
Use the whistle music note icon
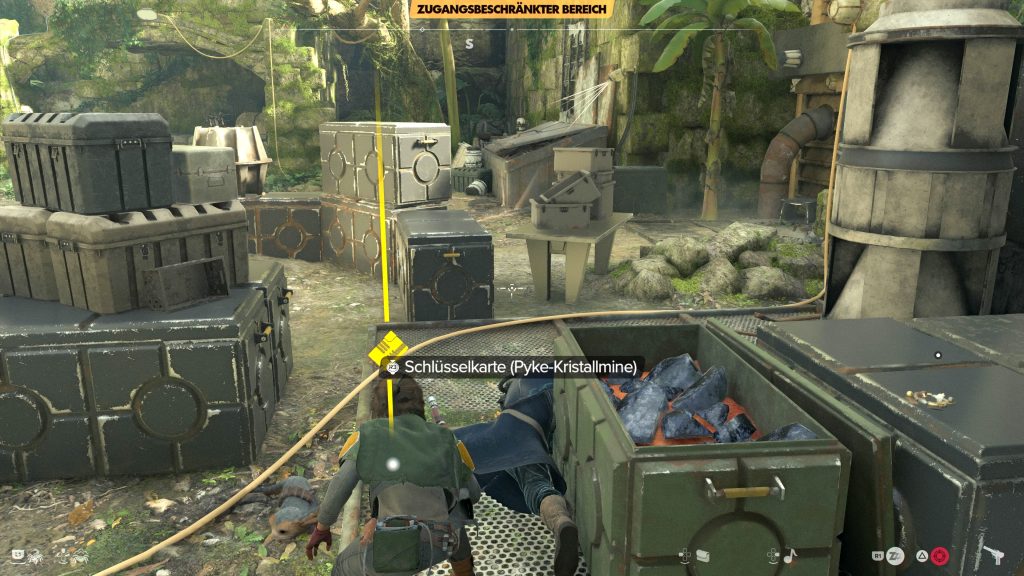(x=789, y=556)
